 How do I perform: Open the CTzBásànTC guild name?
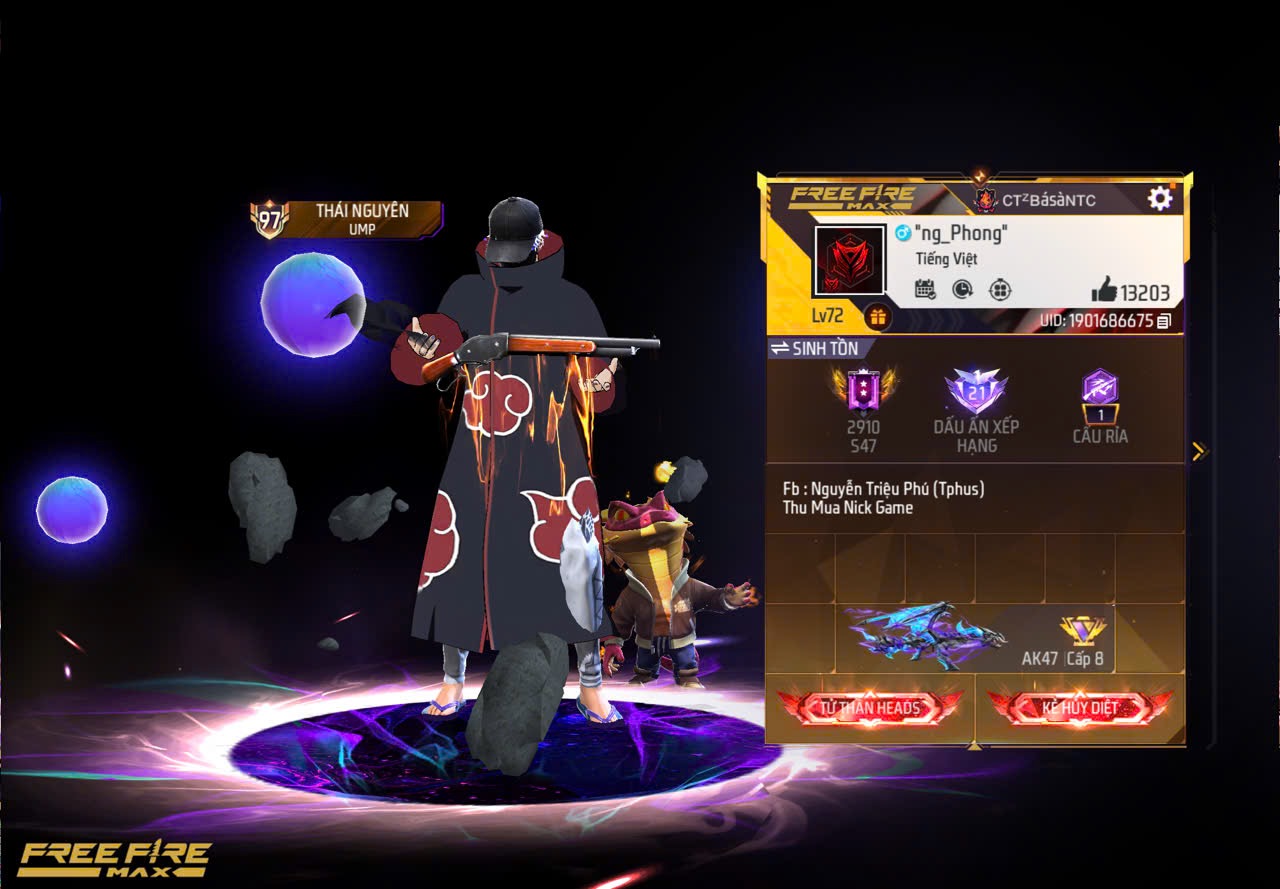[x=1035, y=200]
